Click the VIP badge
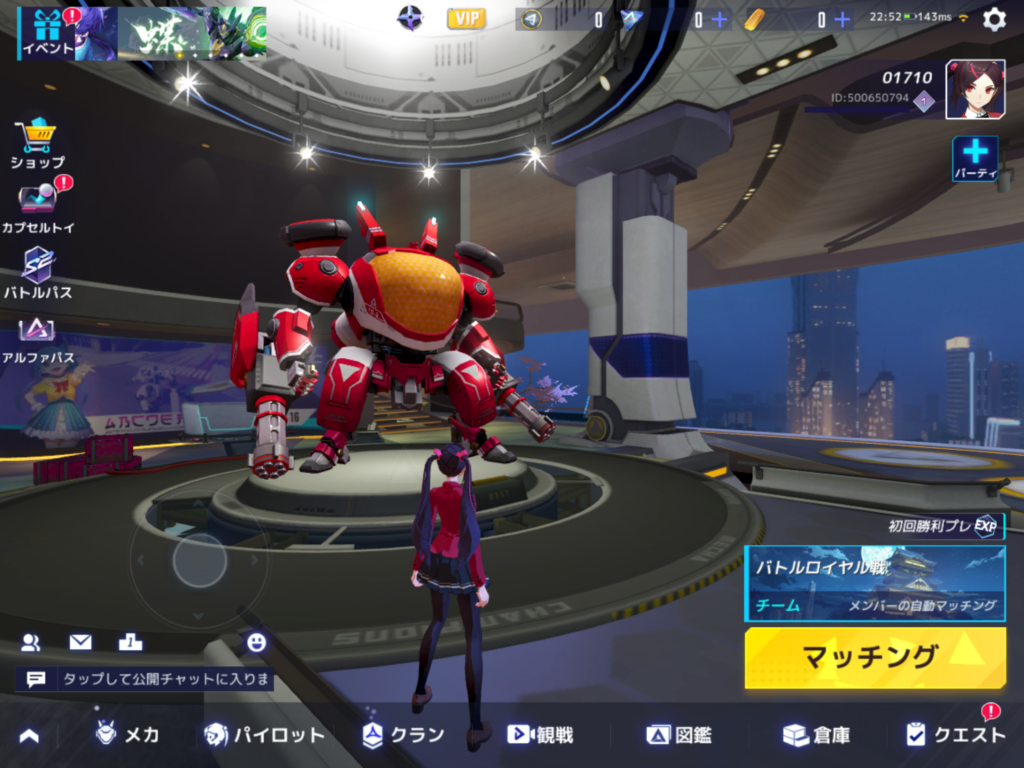Image resolution: width=1024 pixels, height=768 pixels. point(466,18)
